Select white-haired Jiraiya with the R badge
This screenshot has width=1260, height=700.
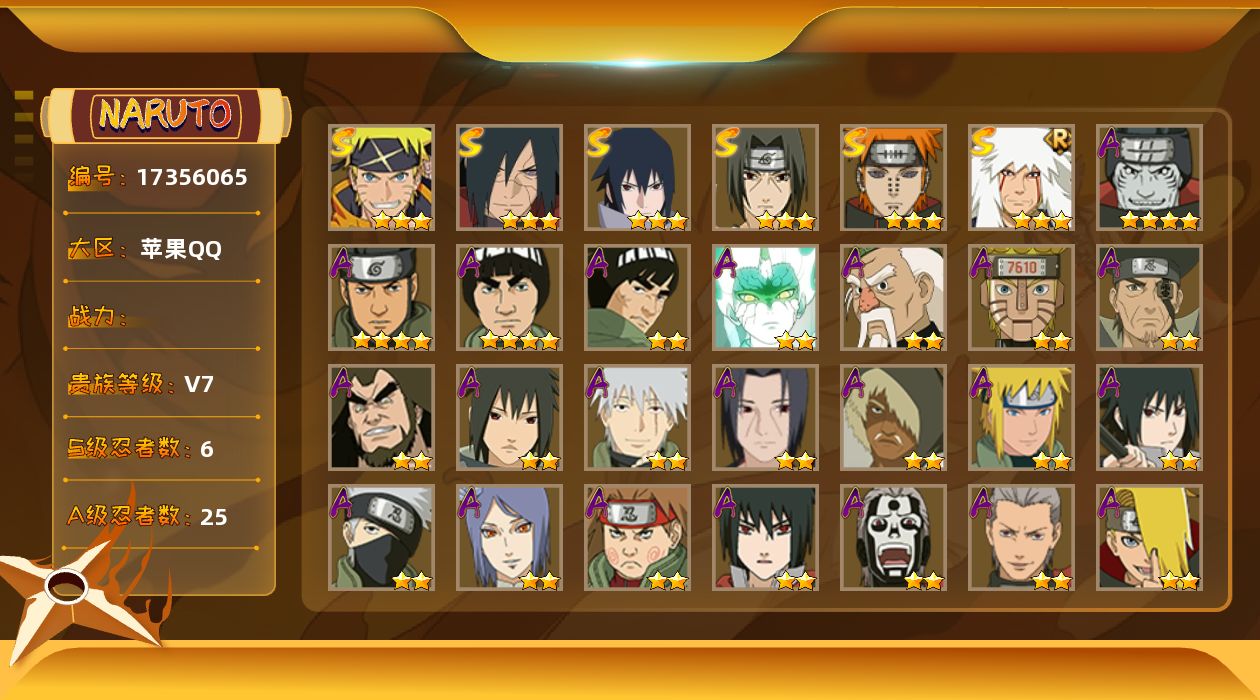point(1021,177)
